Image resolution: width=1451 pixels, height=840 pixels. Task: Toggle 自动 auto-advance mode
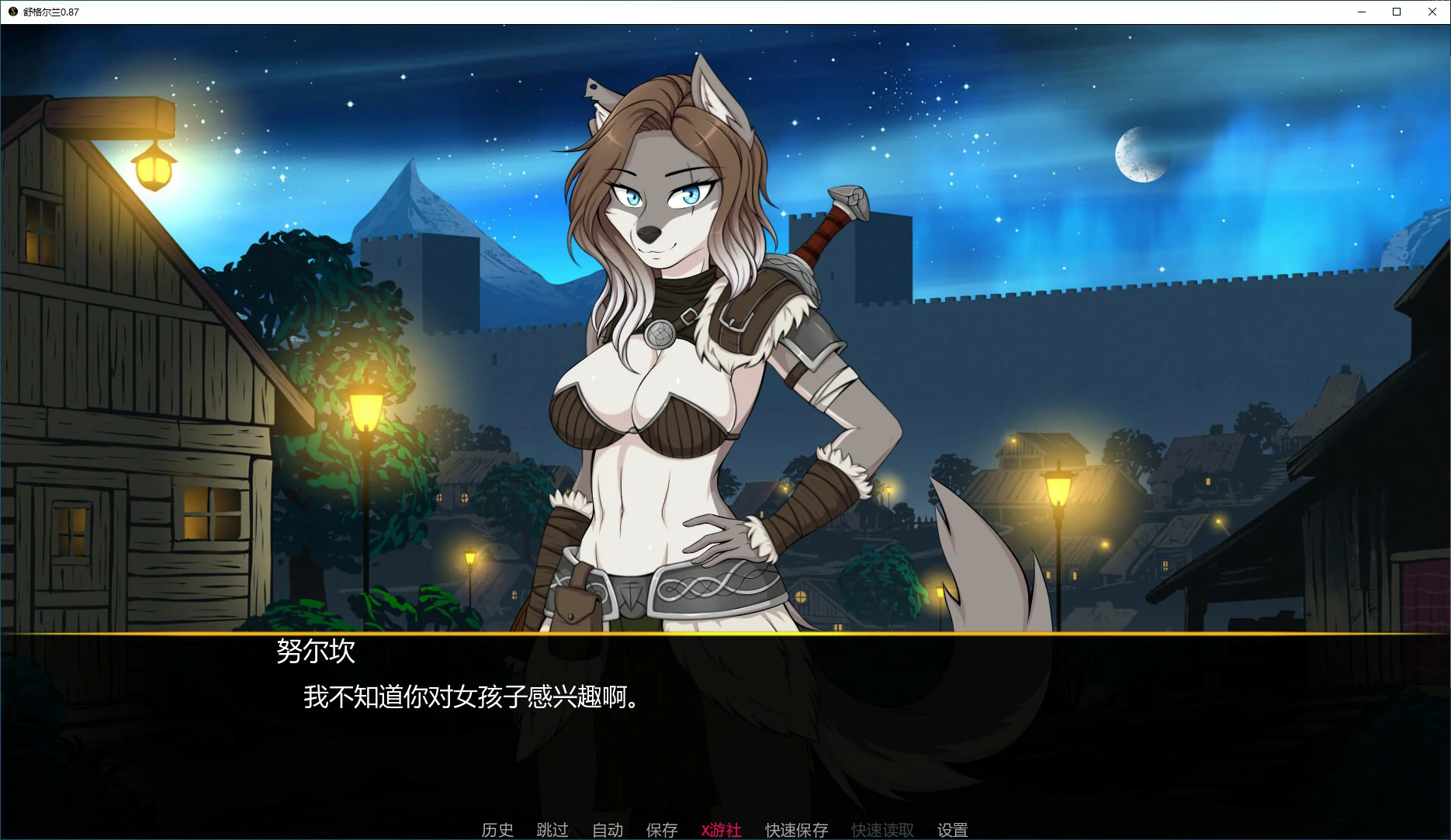click(608, 830)
